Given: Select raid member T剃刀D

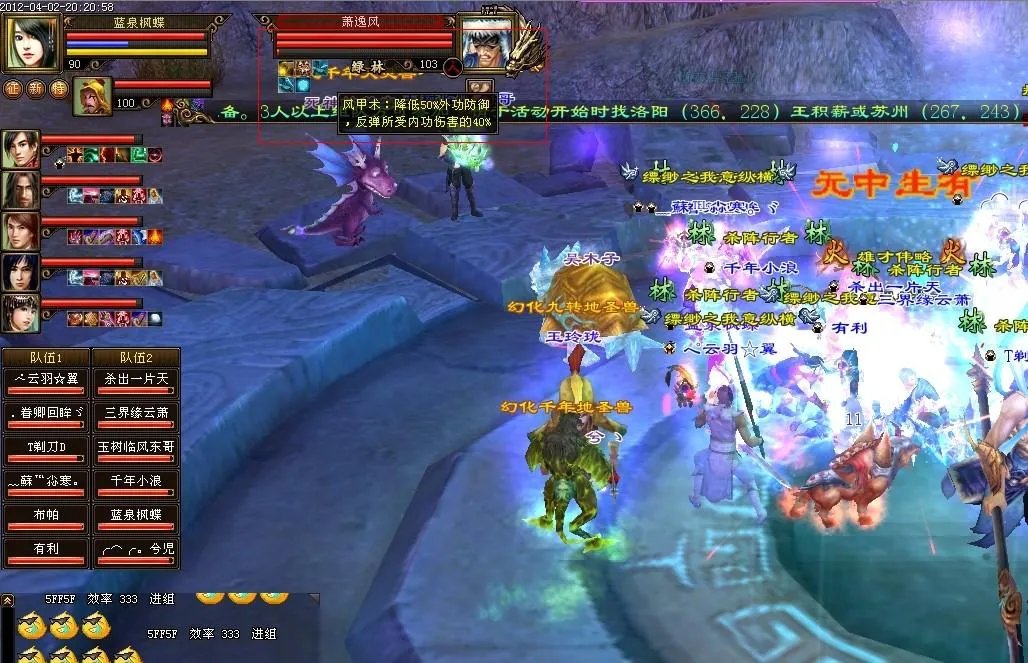Looking at the screenshot, I should 46,446.
